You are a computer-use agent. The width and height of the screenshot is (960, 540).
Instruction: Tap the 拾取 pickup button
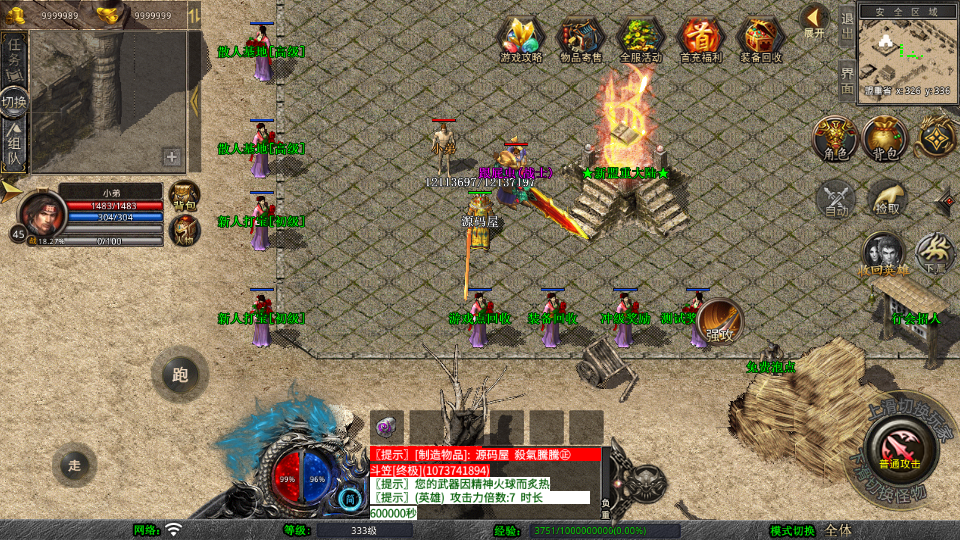(x=886, y=197)
